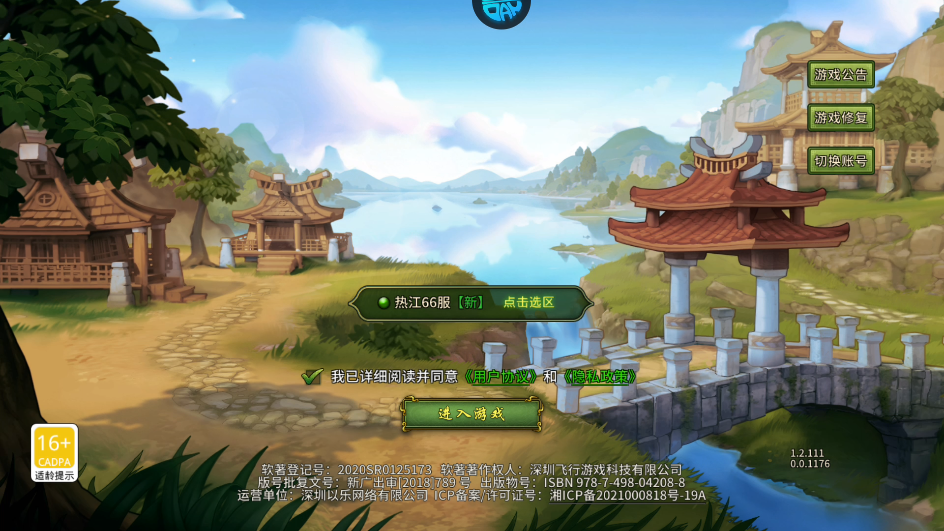Open the 隐私政策 privacy policy link
Screen dimensions: 944x531
point(599,377)
